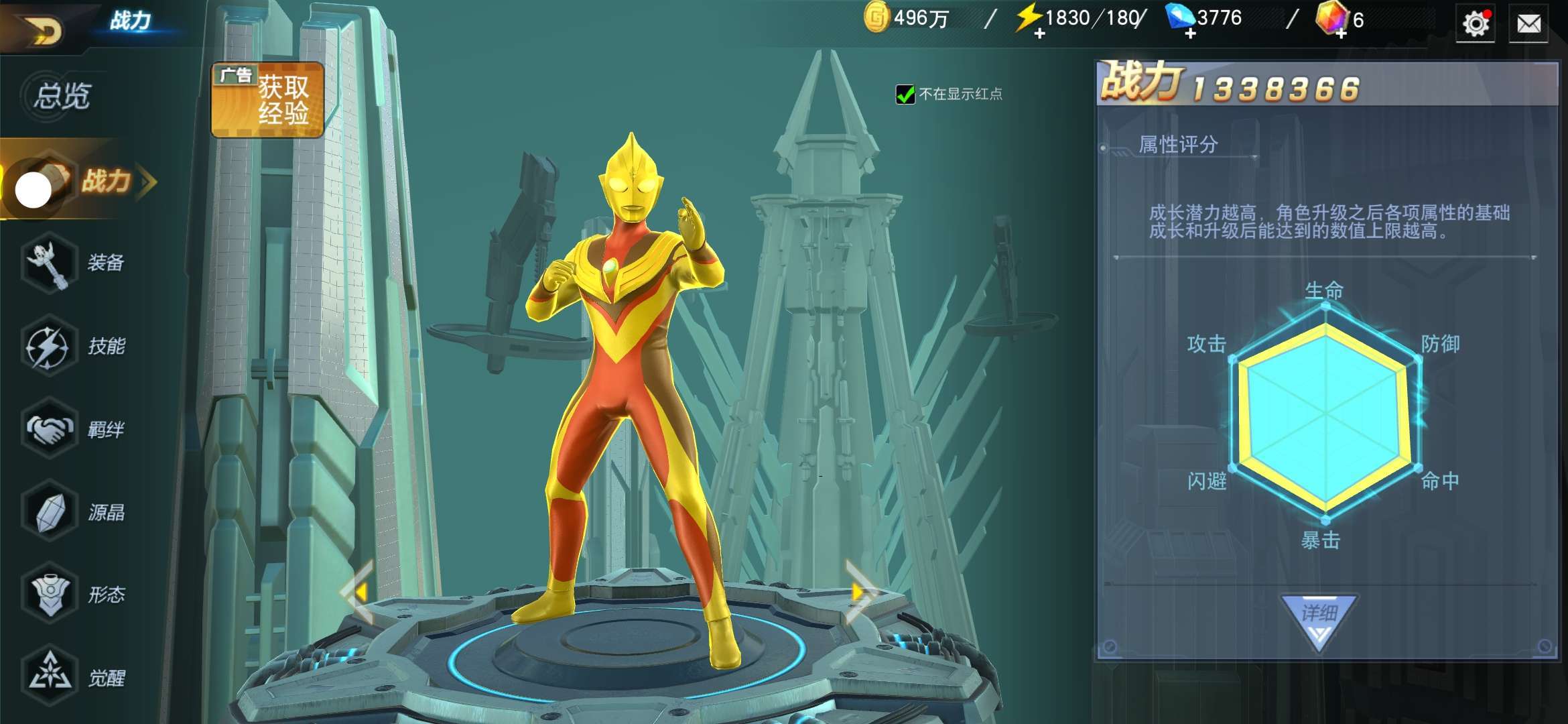The image size is (1568, 724).
Task: Add colorful gems with the plus button
Action: coord(1341,34)
